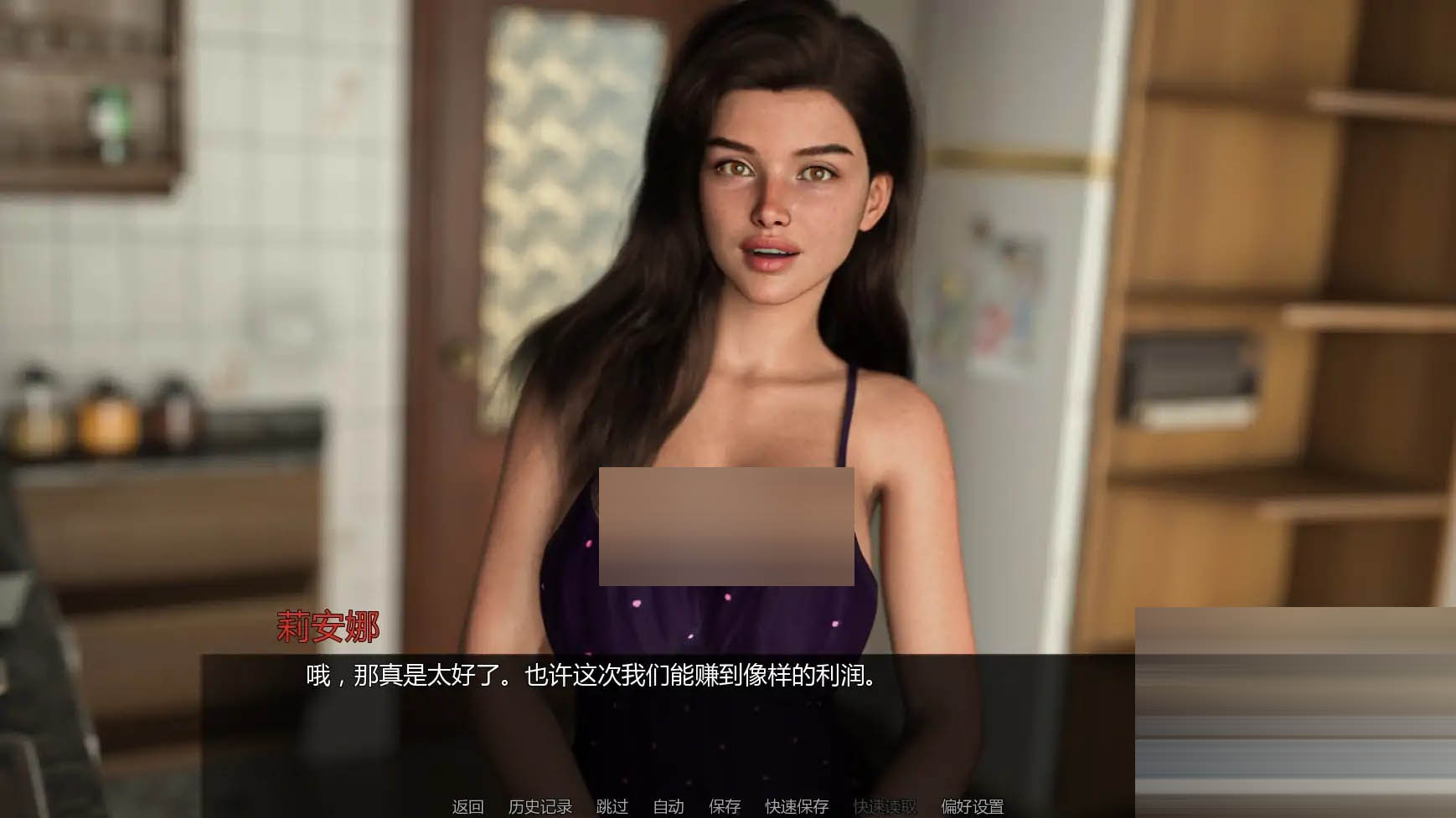The image size is (1456, 818).
Task: Click 快速读取 to quick load
Action: pyautogui.click(x=884, y=807)
